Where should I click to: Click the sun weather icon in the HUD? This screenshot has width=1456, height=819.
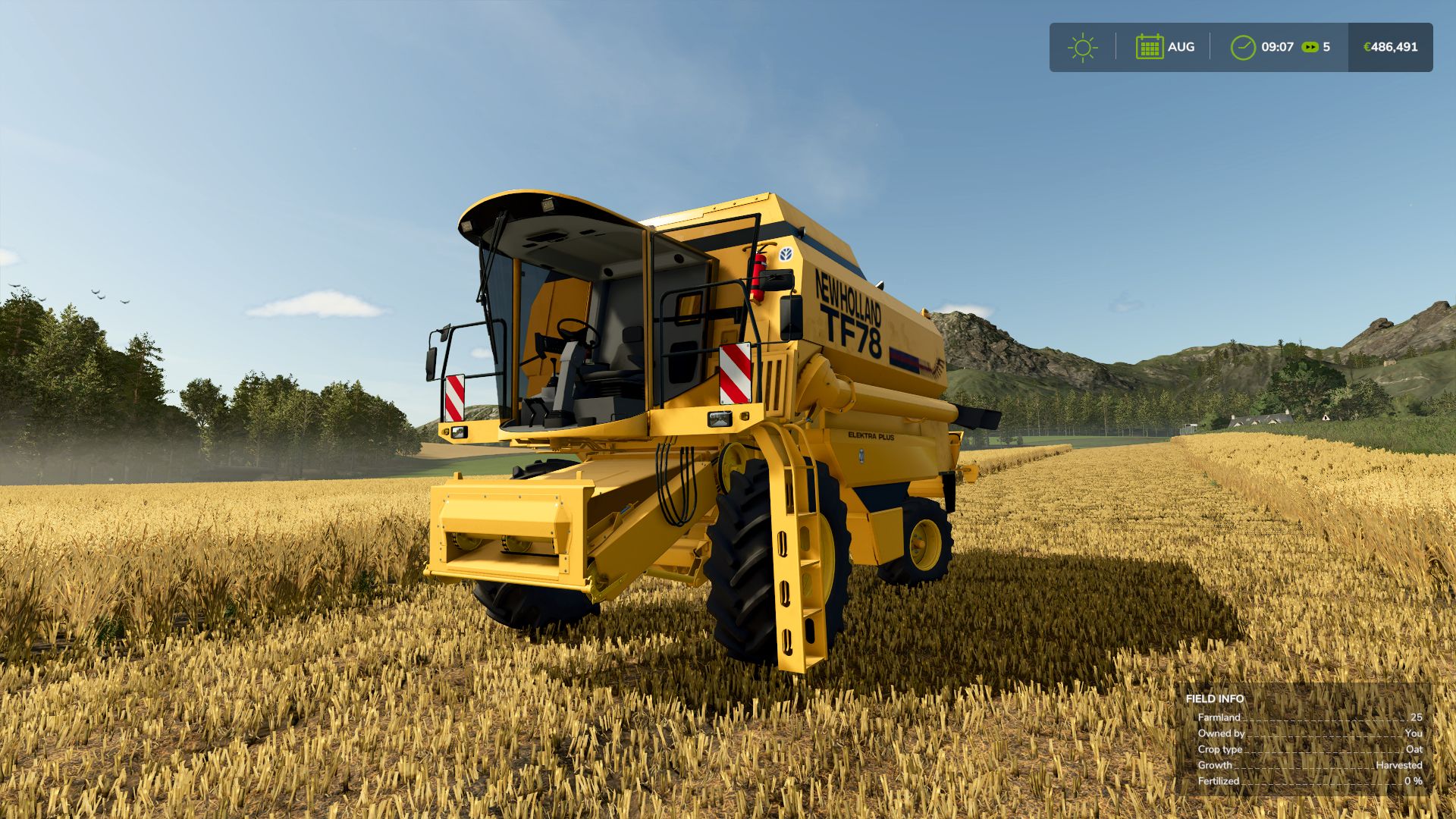[x=1083, y=46]
